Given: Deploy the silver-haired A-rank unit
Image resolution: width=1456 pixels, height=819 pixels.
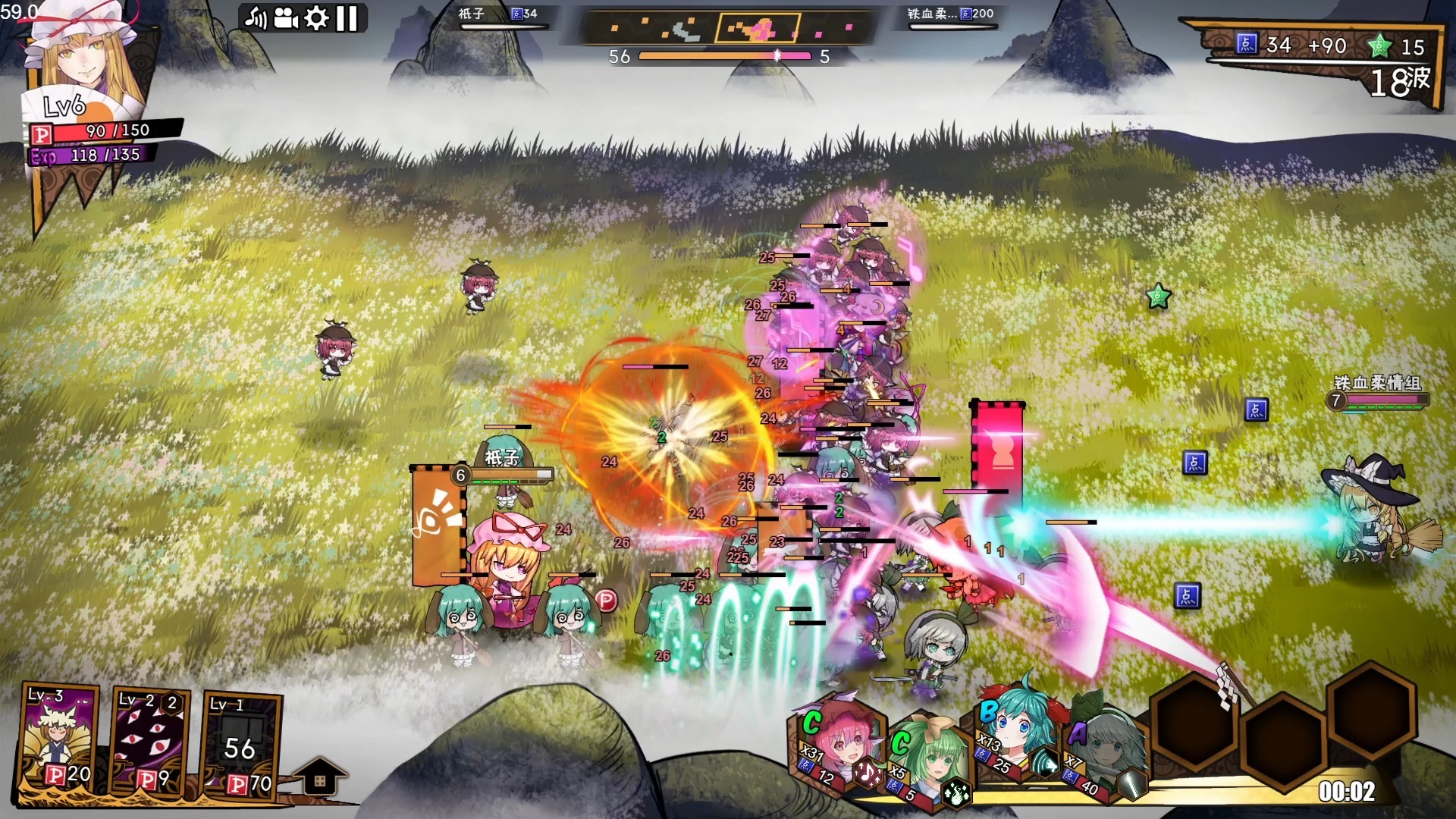Looking at the screenshot, I should coord(1107,753).
